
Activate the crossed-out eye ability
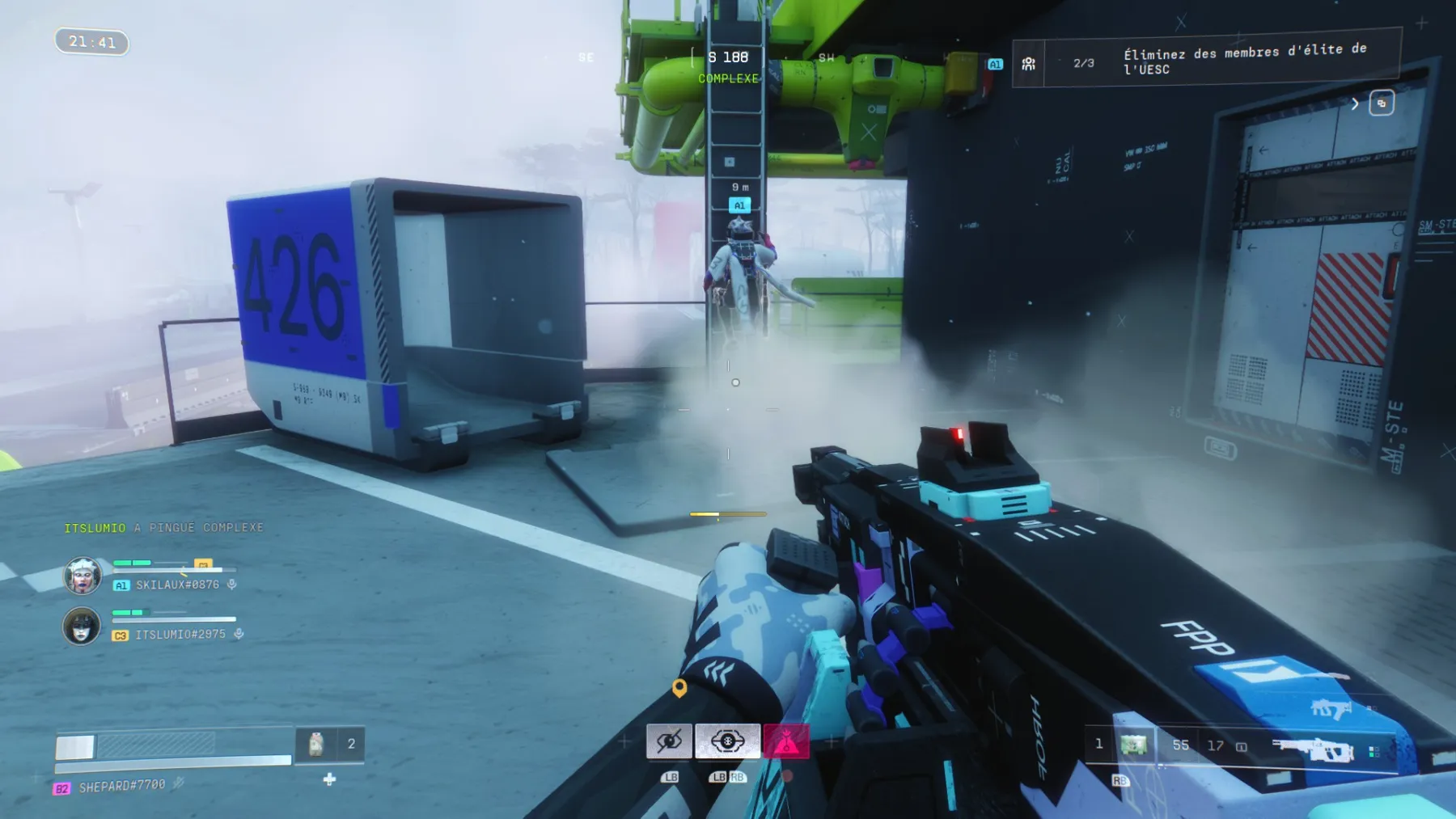[669, 741]
